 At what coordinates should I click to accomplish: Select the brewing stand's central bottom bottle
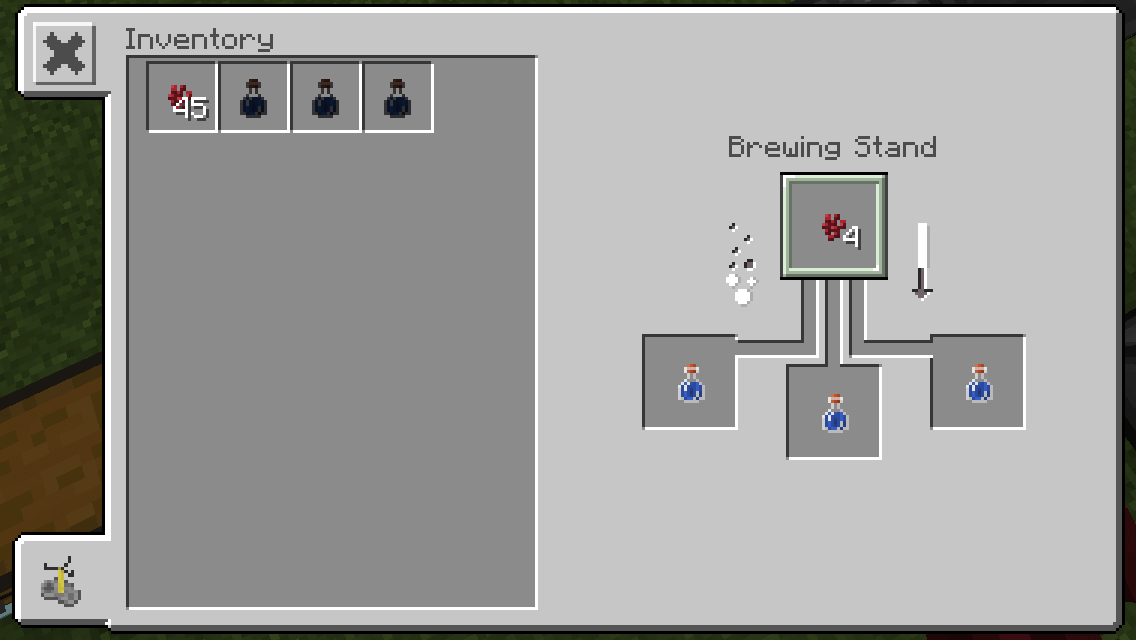[834, 412]
